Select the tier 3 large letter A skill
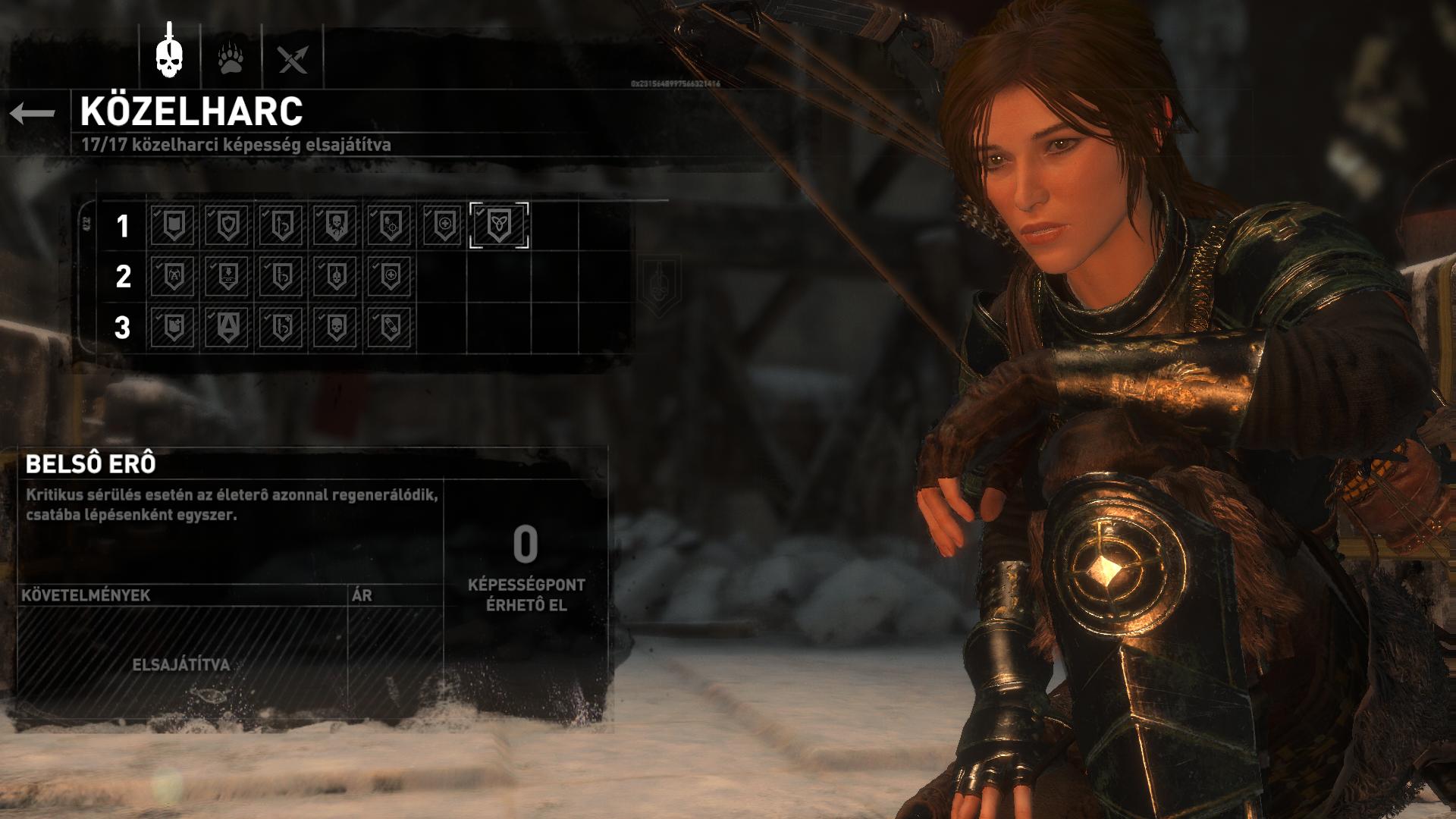 (x=227, y=328)
